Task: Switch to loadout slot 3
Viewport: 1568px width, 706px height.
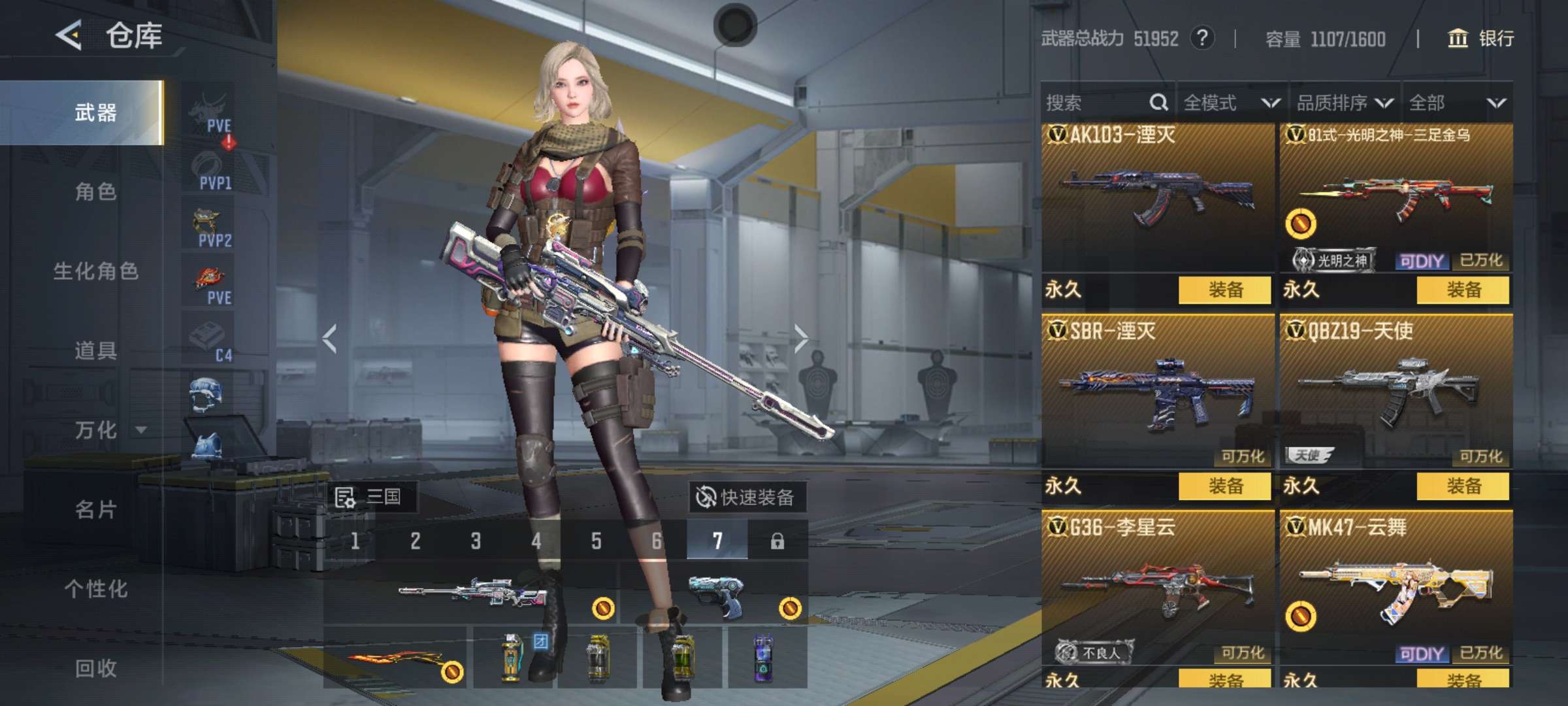Action: [x=476, y=541]
